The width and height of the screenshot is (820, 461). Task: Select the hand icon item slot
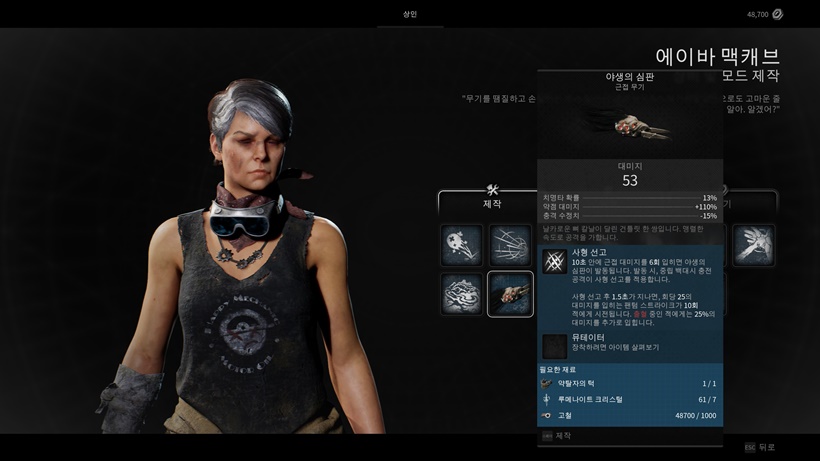click(753, 245)
